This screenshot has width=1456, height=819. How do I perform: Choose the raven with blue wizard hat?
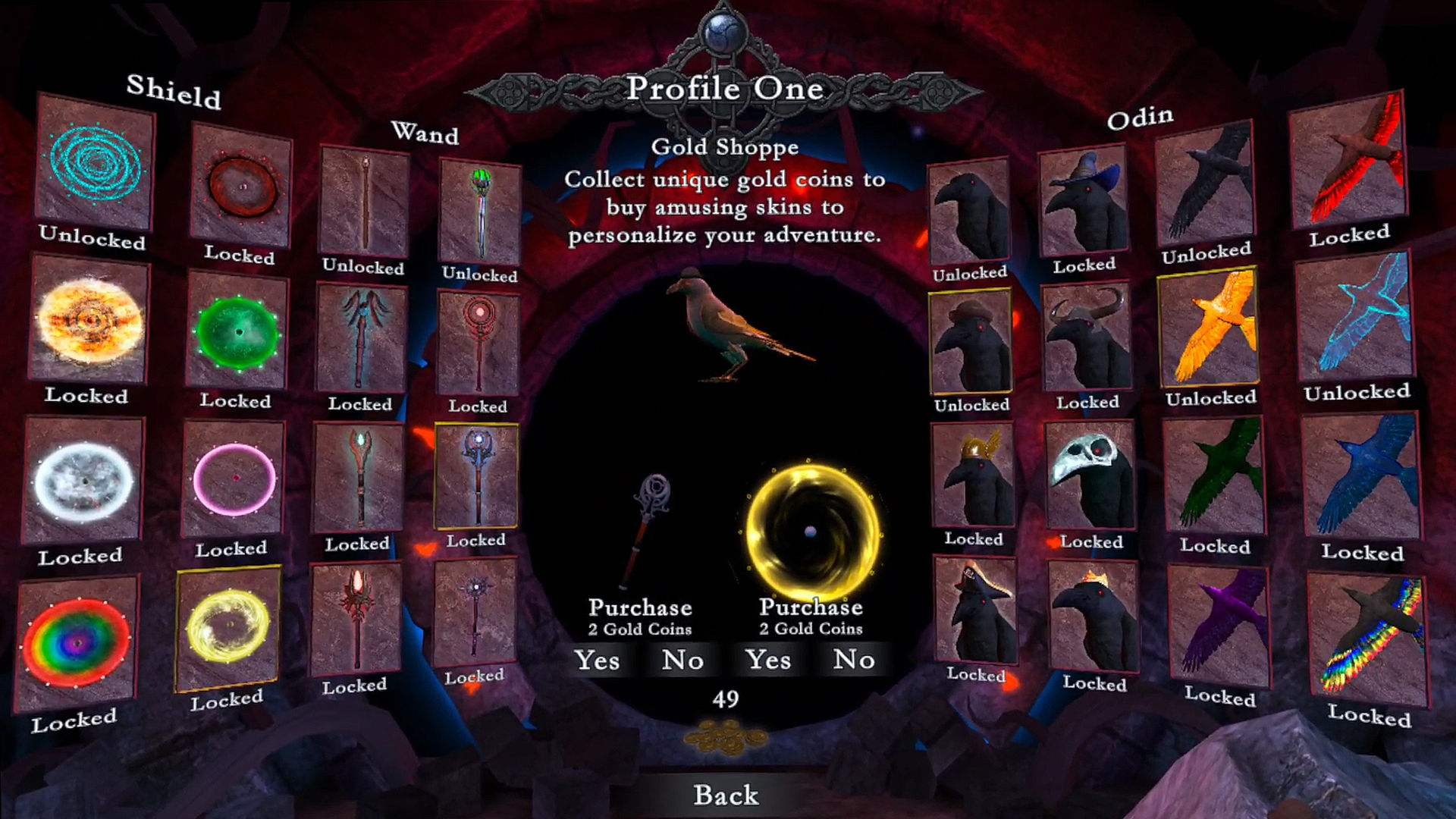1084,202
